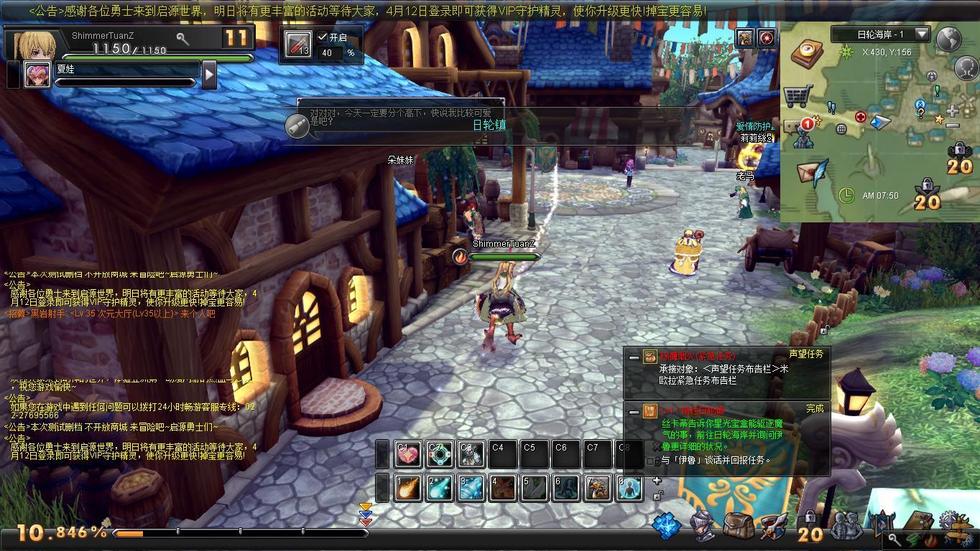Open the knight helmet character icon

[704, 524]
